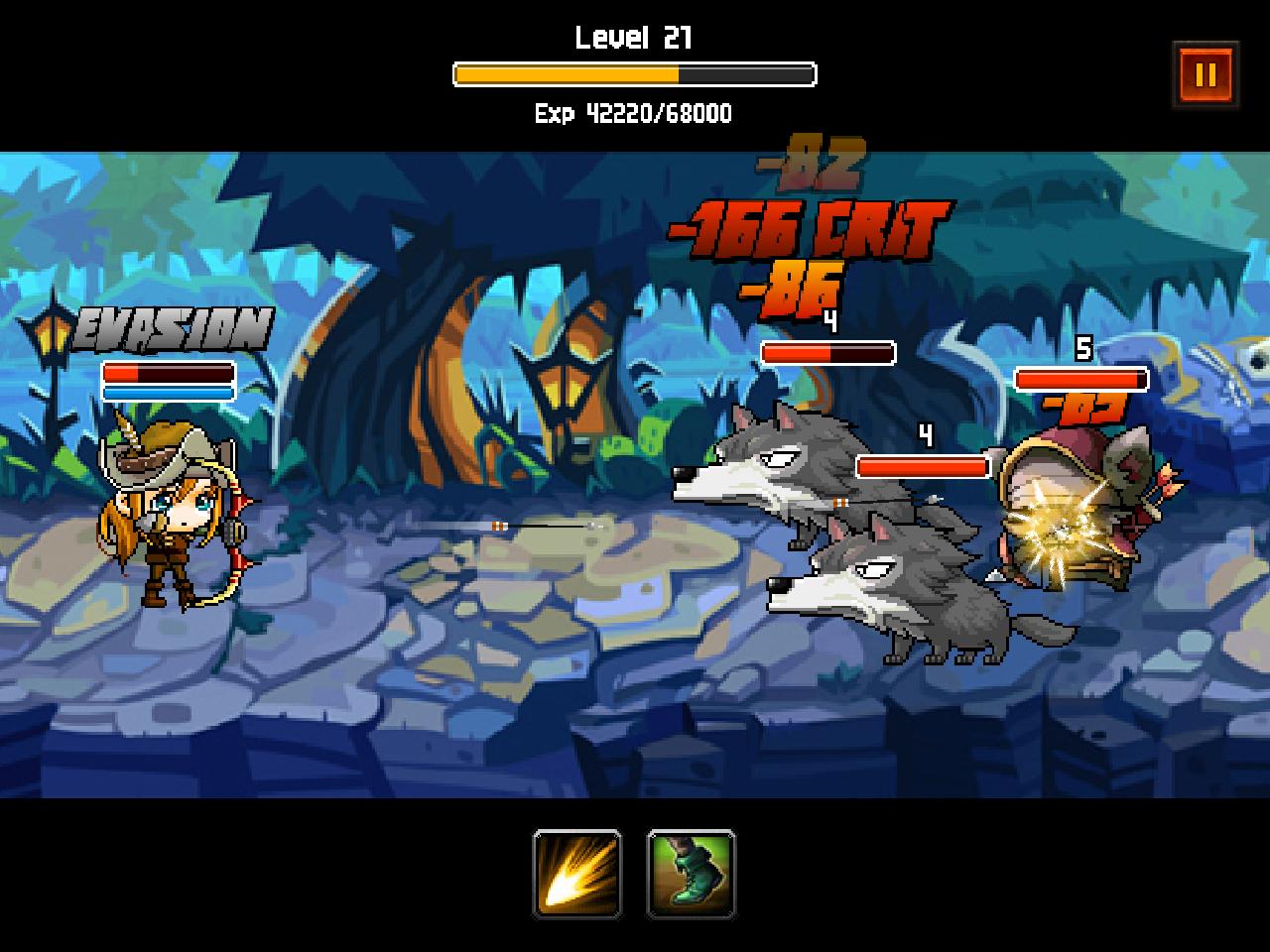Tap the hero's blue mana bar
The image size is (1270, 952).
pos(167,391)
